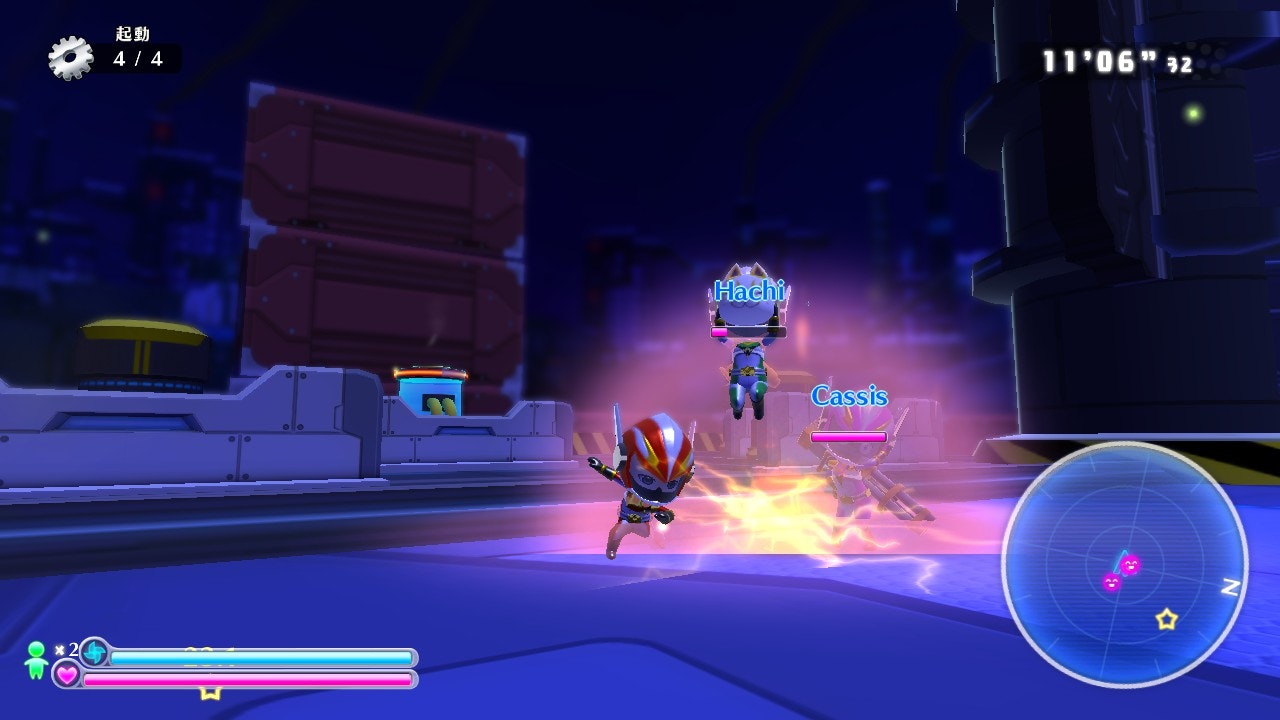Click the north compass marker on the radar
This screenshot has height=720, width=1280.
point(1230,588)
